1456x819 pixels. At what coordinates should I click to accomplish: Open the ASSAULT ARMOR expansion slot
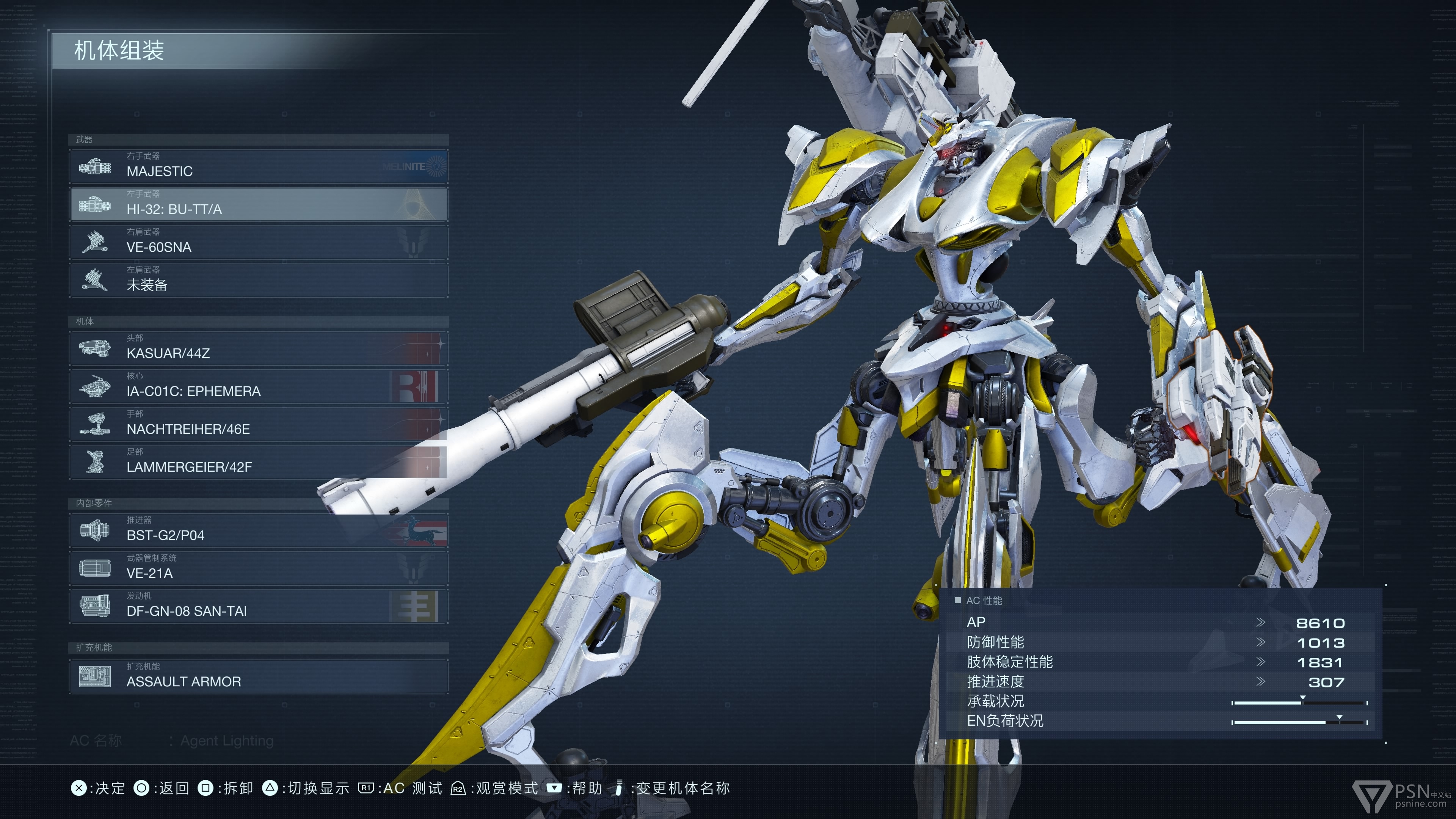tap(258, 676)
